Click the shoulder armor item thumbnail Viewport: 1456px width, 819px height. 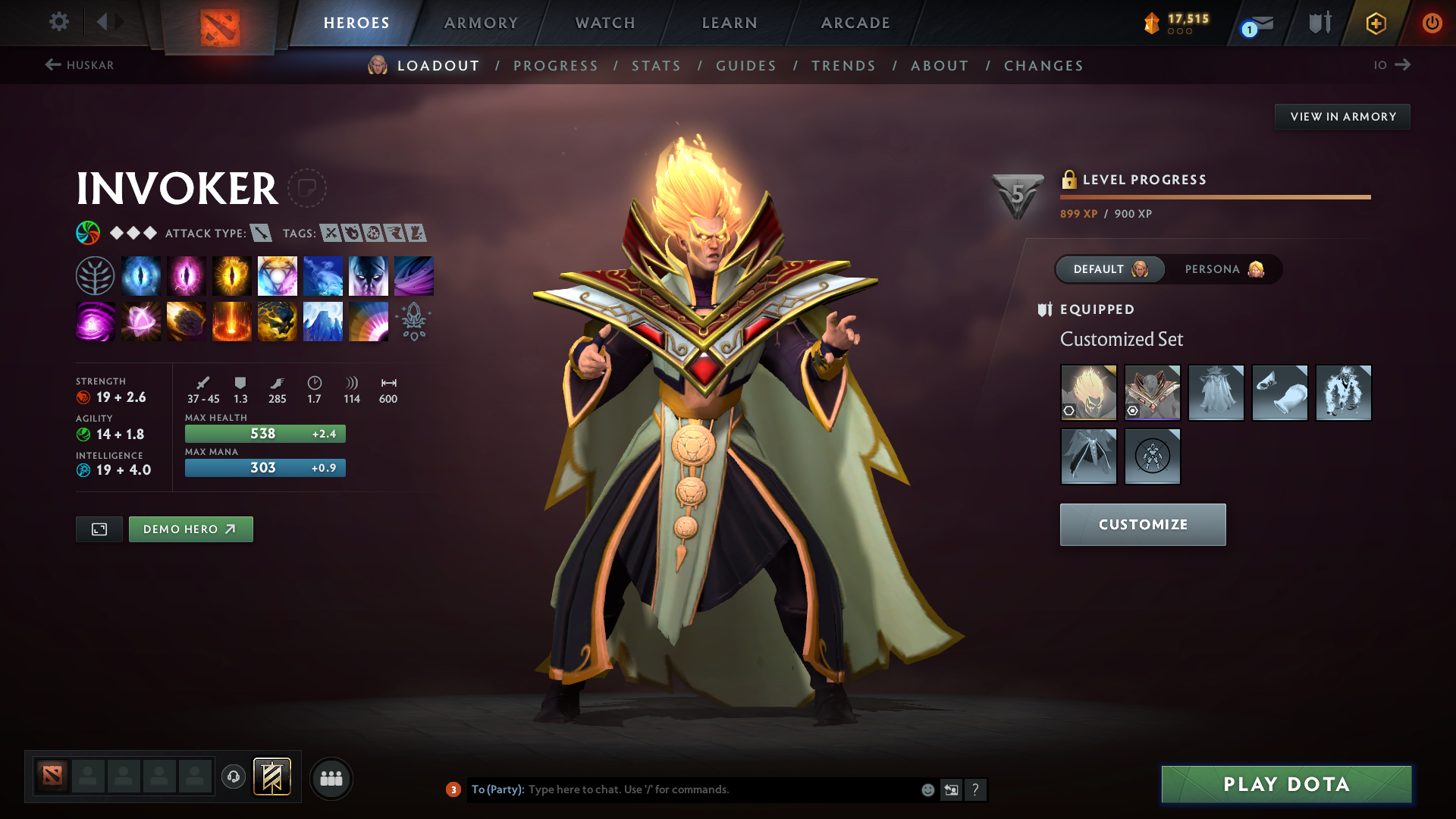point(1152,392)
